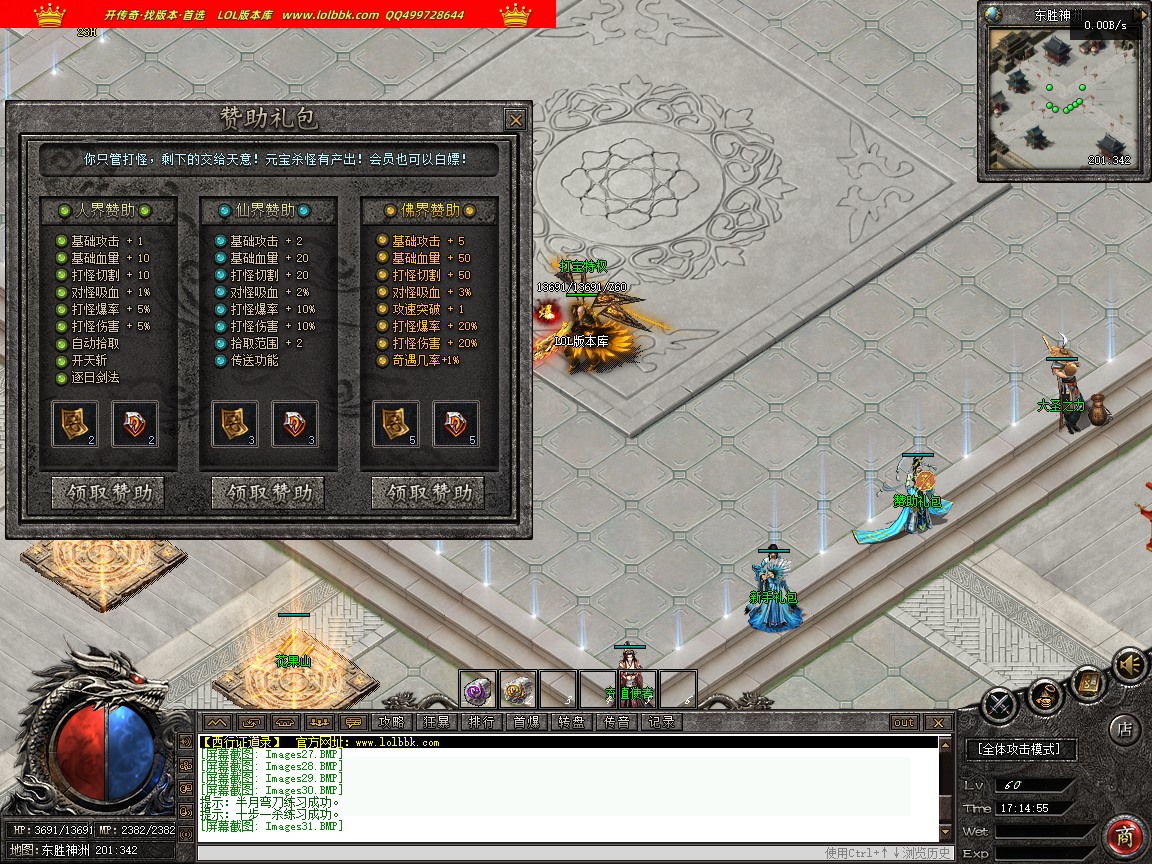Open the 转盘 lucky wheel
The width and height of the screenshot is (1152, 864).
572,722
